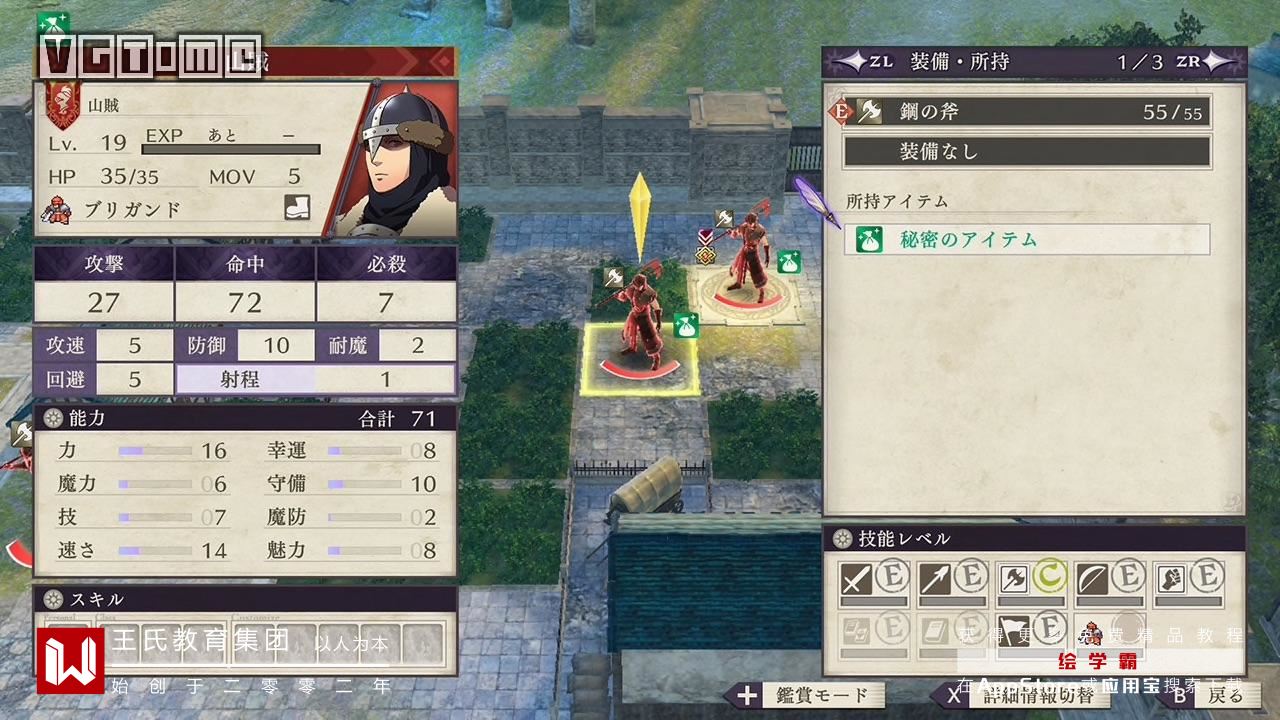The height and width of the screenshot is (720, 1280).
Task: Choose the 装備なし empty equipment row
Action: pyautogui.click(x=1026, y=152)
